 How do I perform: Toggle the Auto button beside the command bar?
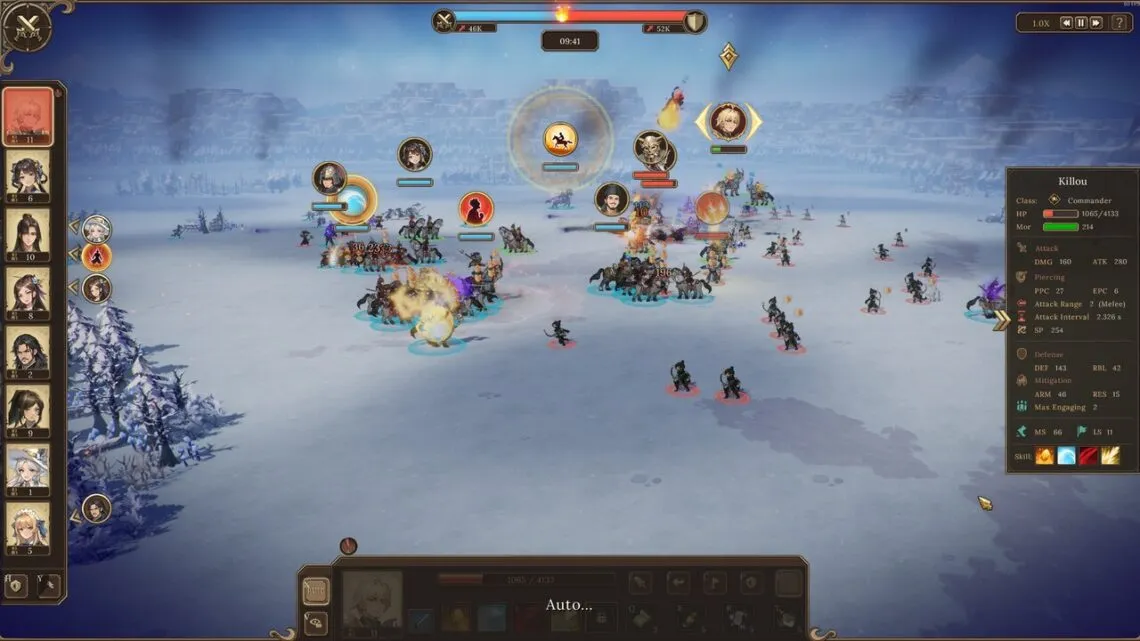tap(315, 591)
